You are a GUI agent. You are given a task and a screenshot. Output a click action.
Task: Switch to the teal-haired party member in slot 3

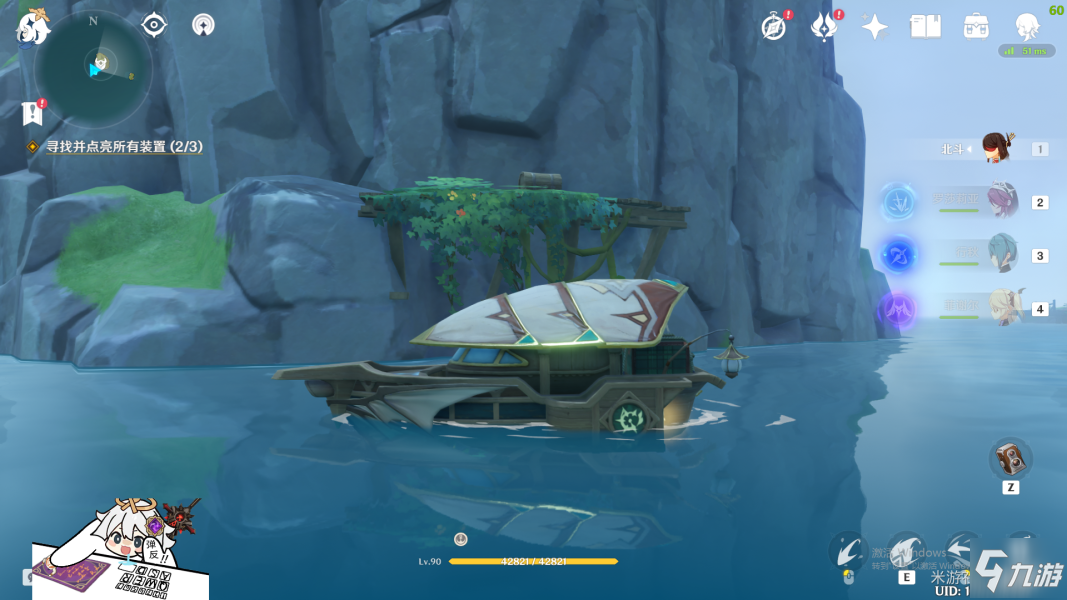coord(1001,254)
